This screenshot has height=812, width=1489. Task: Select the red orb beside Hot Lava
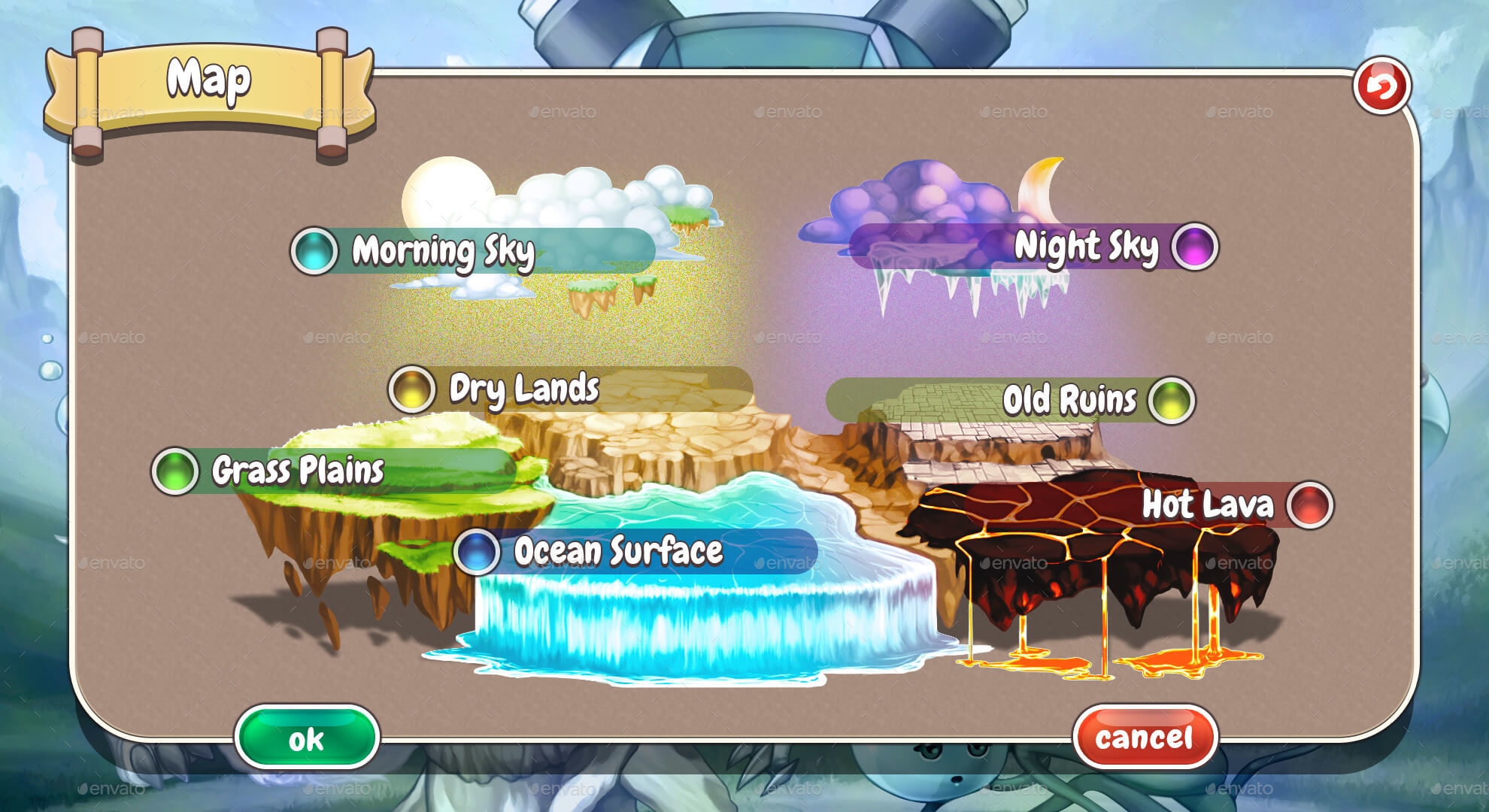tap(1309, 507)
